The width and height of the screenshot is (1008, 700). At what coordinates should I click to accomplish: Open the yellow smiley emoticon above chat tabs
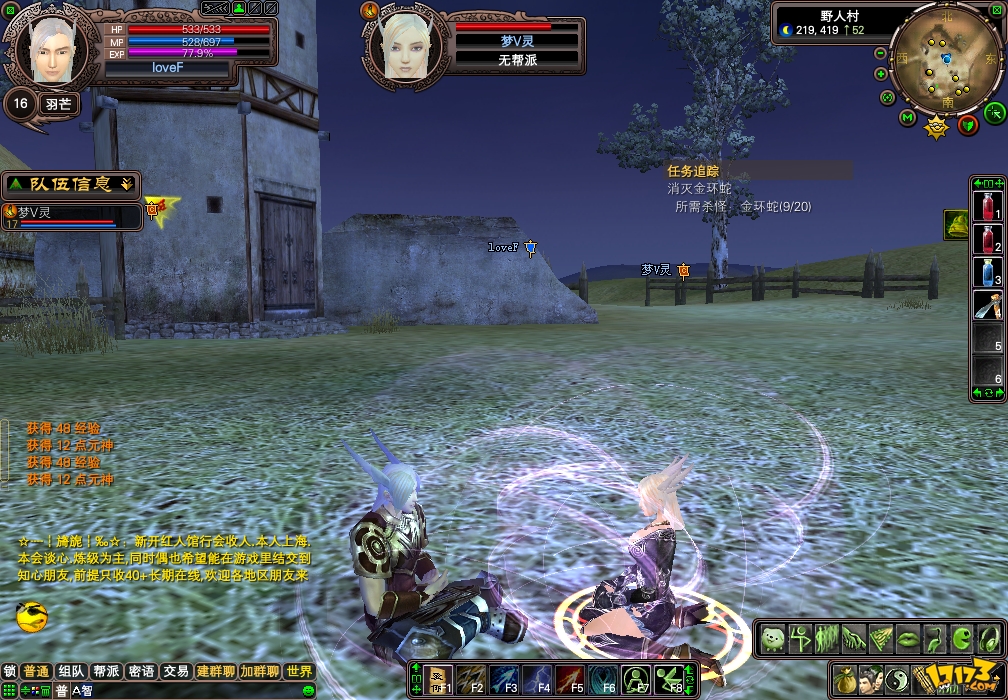tap(32, 617)
